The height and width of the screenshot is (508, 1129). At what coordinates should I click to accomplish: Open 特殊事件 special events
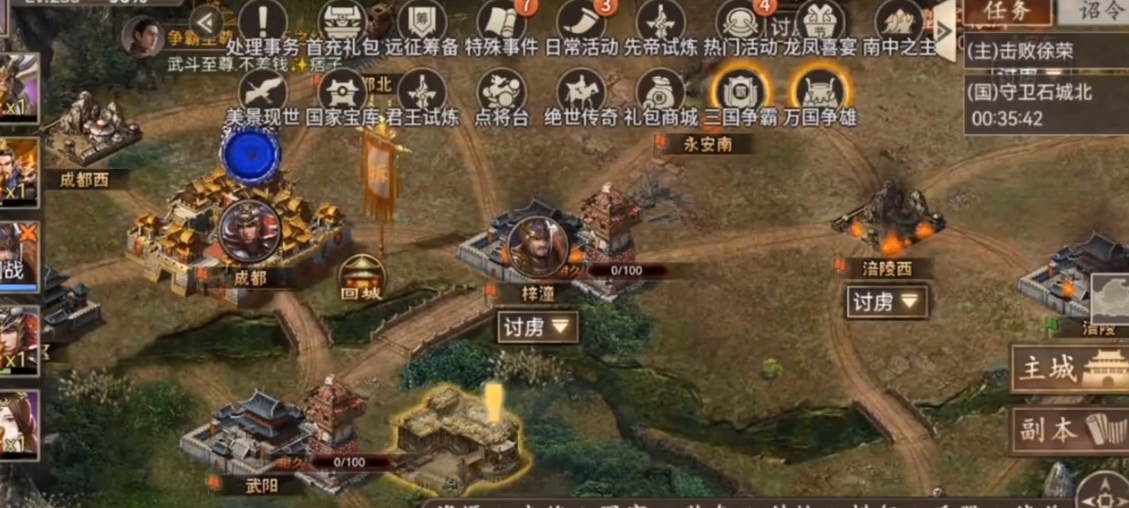point(502,23)
